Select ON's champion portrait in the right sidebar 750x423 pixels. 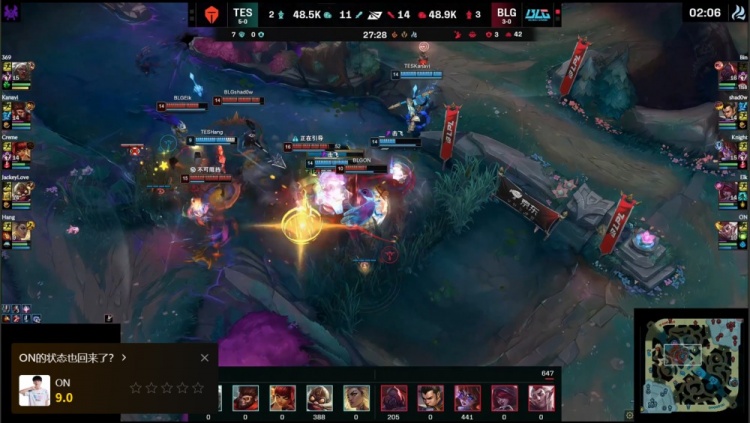(728, 232)
